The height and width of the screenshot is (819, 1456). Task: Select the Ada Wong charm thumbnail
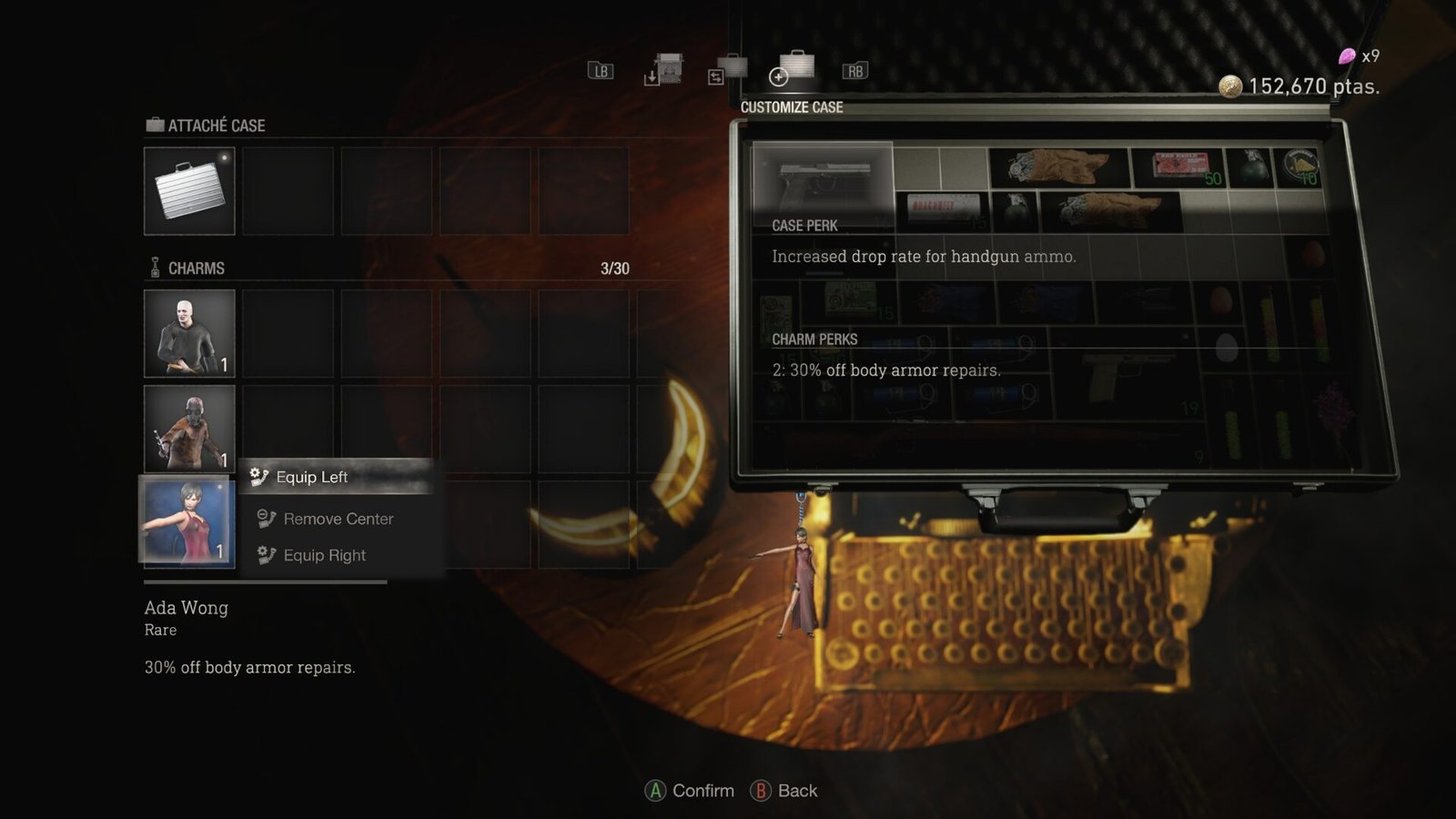tap(188, 521)
